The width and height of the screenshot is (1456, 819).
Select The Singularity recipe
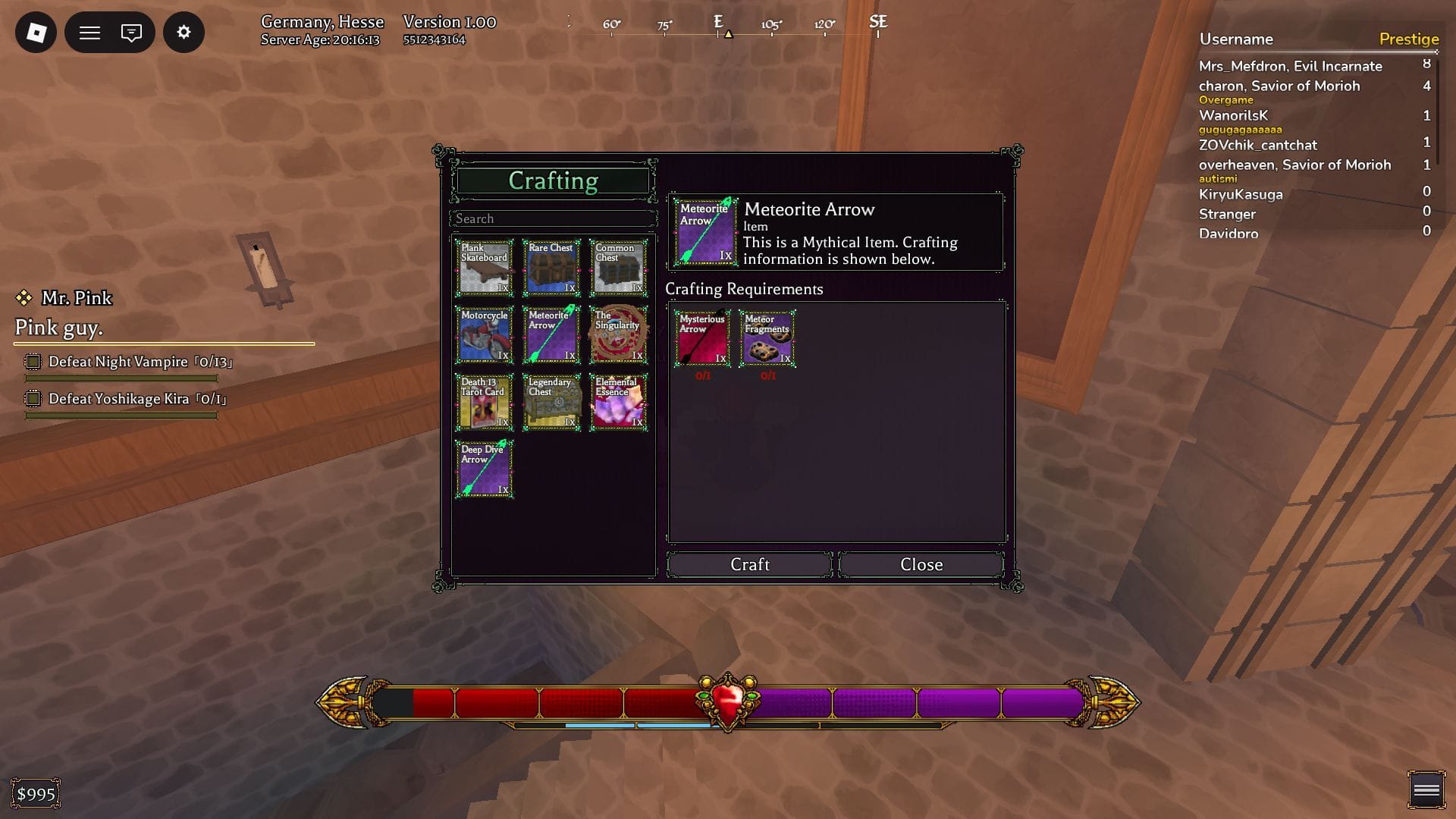619,334
